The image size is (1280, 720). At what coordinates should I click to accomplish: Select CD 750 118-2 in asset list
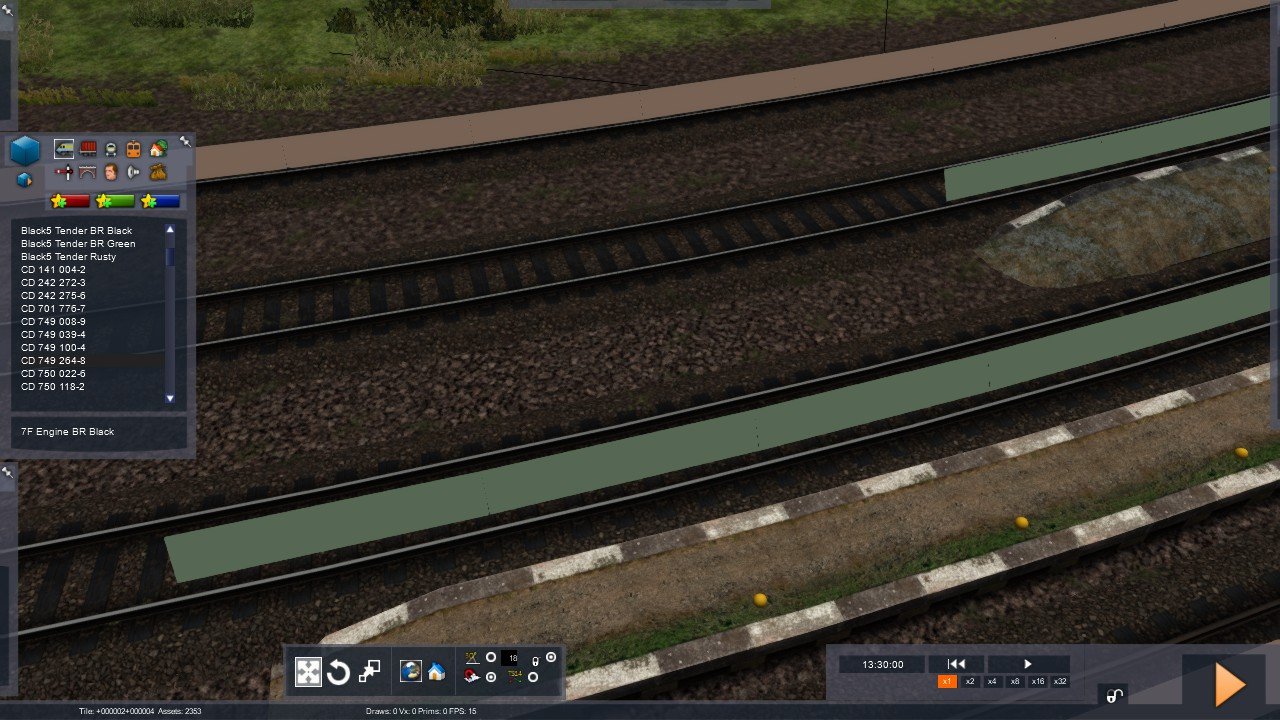(54, 386)
